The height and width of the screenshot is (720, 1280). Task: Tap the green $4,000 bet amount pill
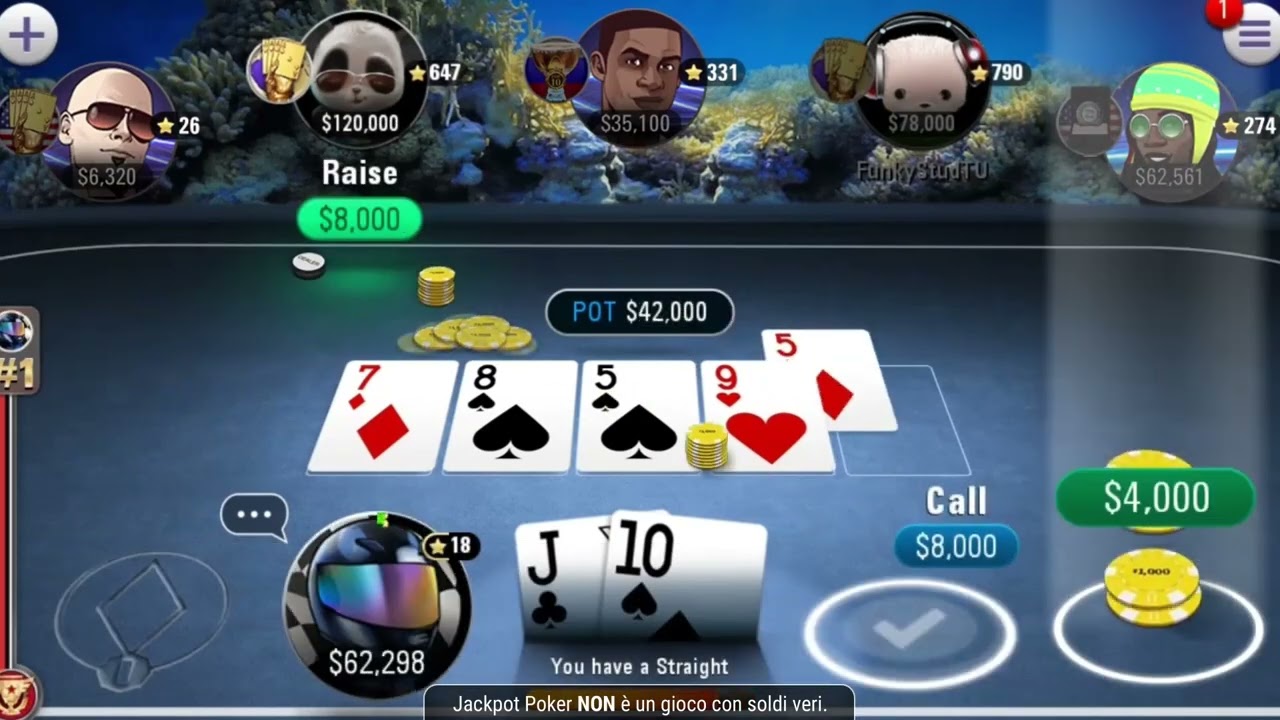[1155, 496]
